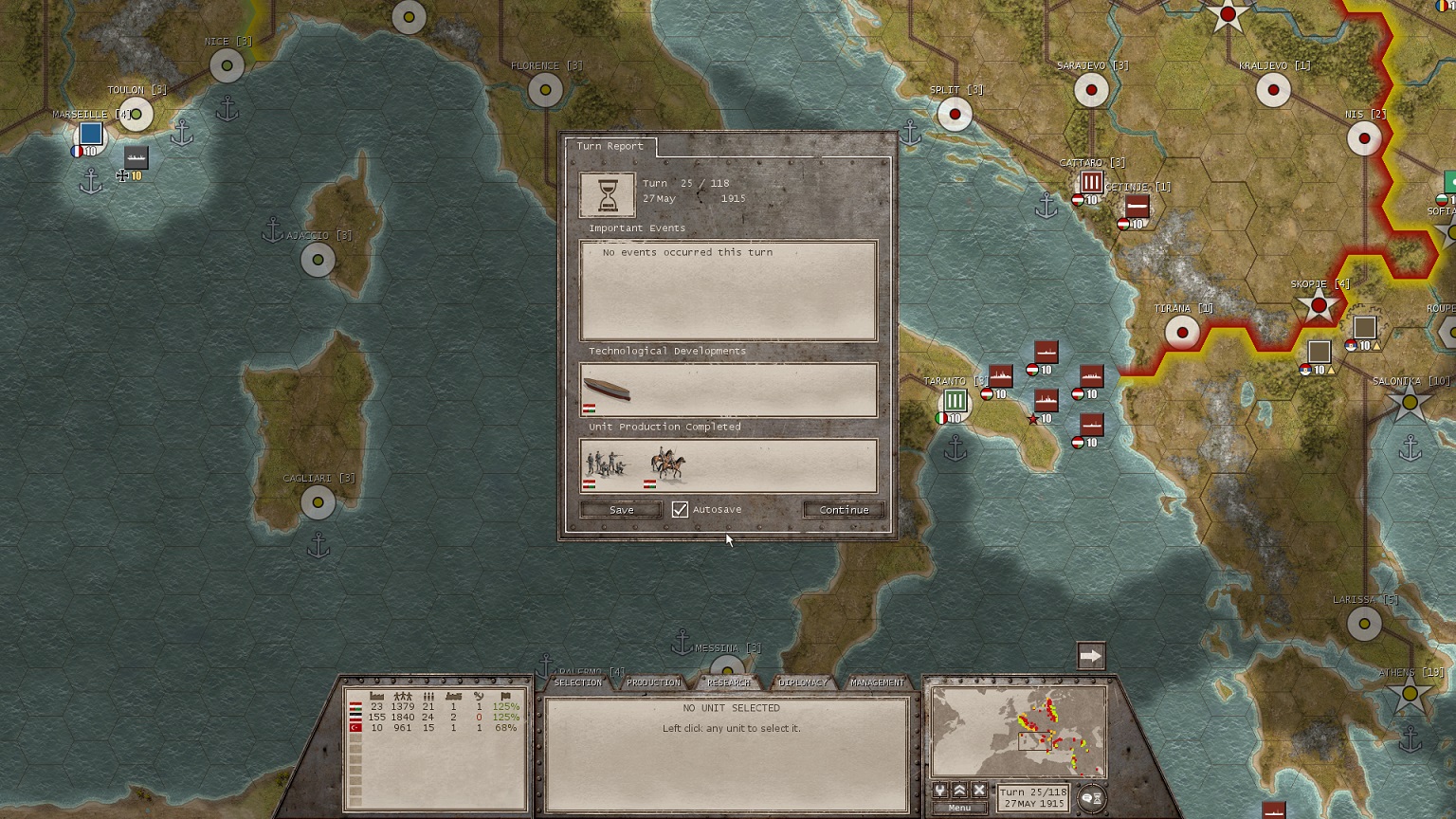Continue past the Turn Report
The image size is (1456, 819).
[x=844, y=510]
